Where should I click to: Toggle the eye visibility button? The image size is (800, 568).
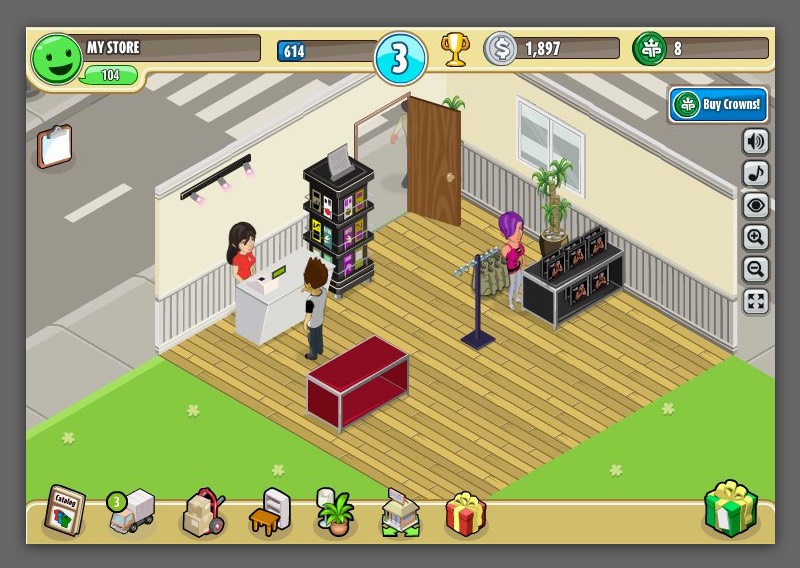(756, 206)
